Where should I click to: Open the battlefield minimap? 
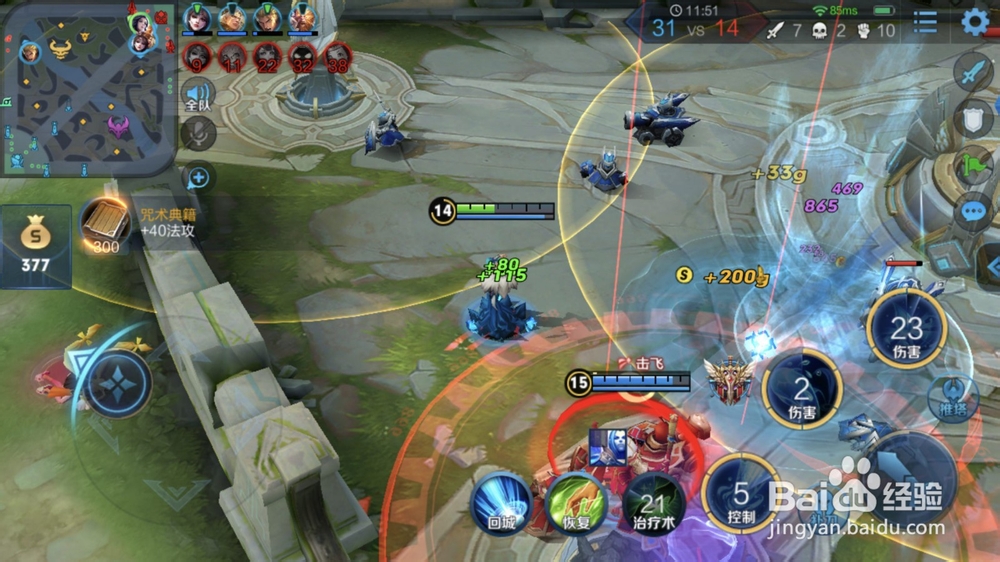(x=88, y=88)
